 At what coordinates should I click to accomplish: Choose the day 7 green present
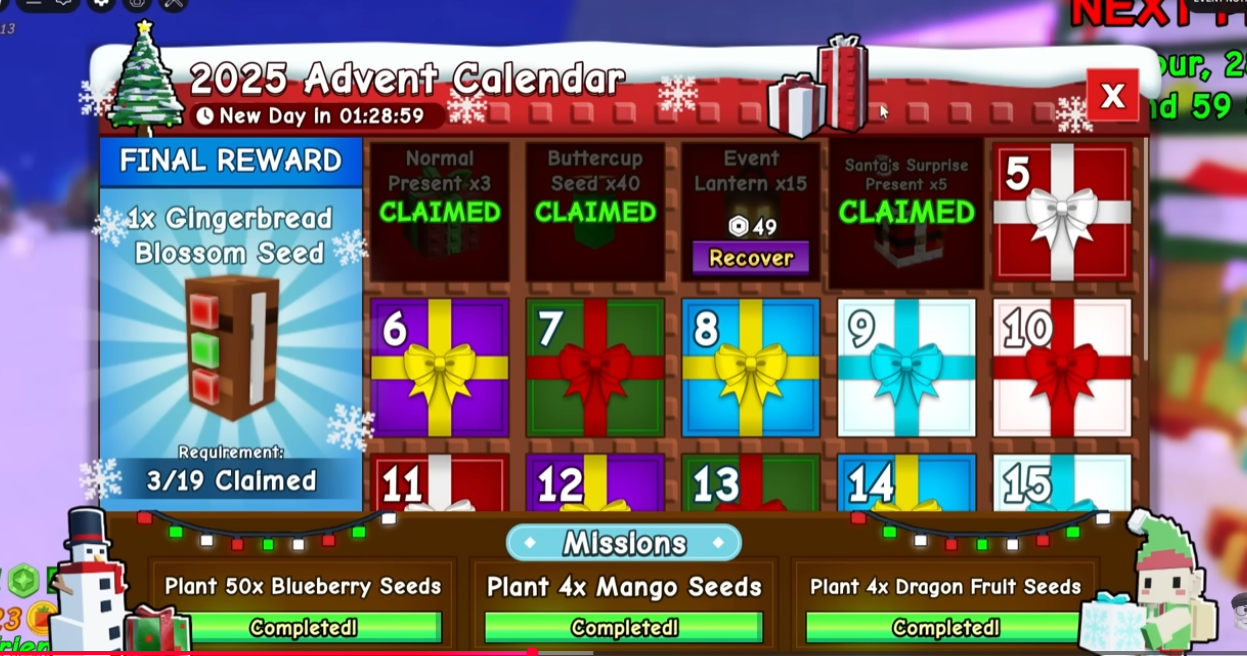point(595,367)
